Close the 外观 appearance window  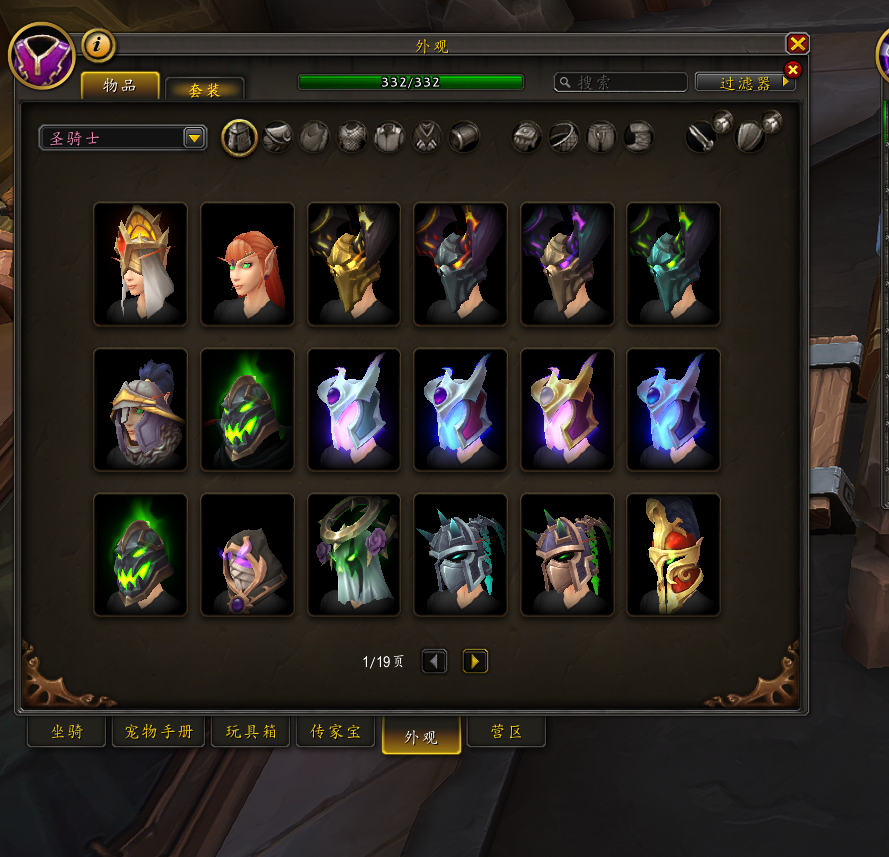click(x=797, y=44)
